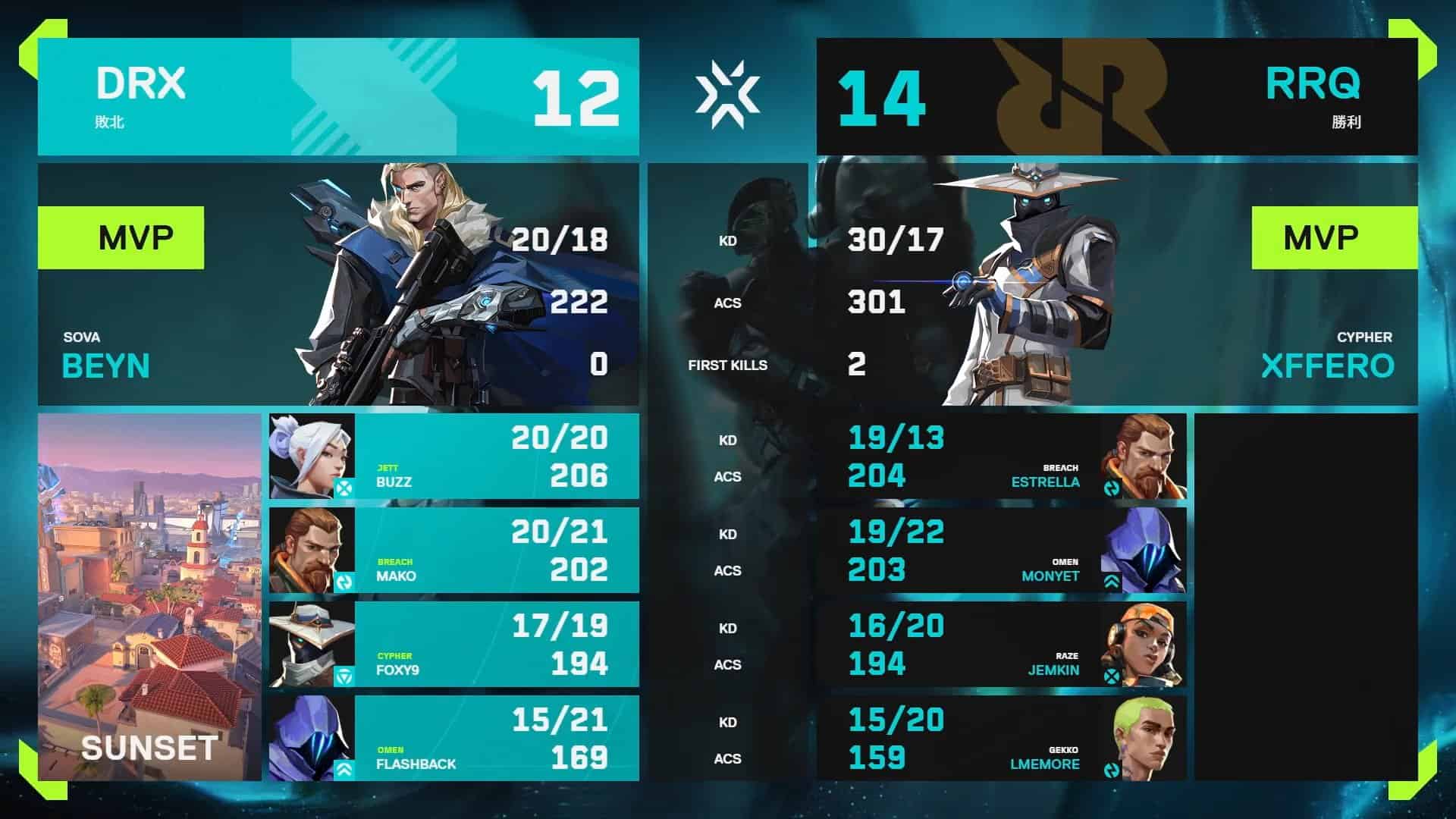Click the Sunset map thumbnail
Image resolution: width=1456 pixels, height=819 pixels.
pyautogui.click(x=149, y=597)
